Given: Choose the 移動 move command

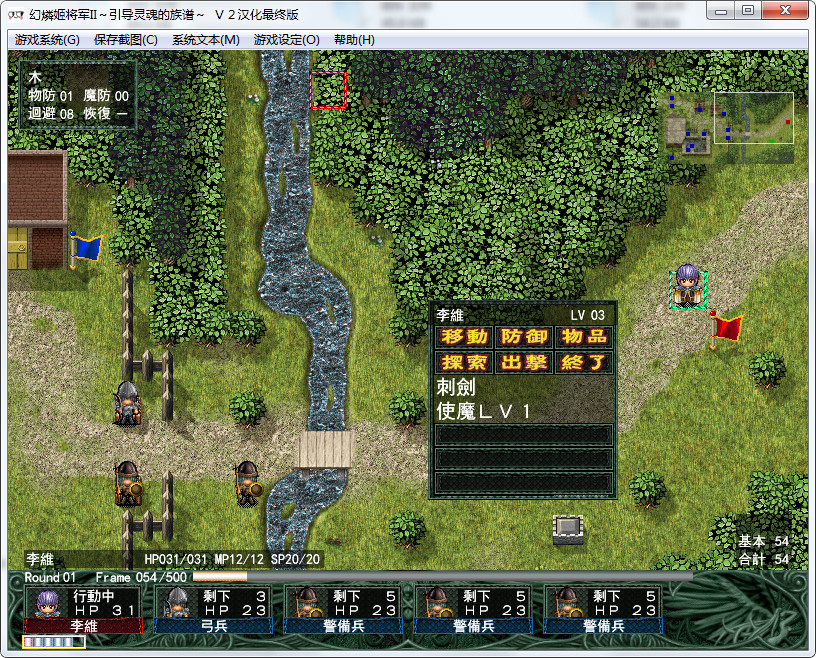Looking at the screenshot, I should 465,337.
